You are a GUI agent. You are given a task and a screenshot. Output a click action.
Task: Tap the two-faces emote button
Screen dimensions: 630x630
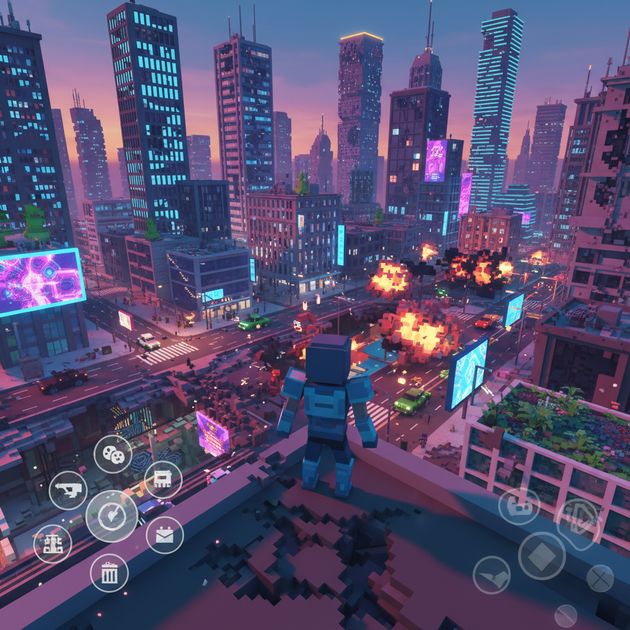click(x=113, y=454)
